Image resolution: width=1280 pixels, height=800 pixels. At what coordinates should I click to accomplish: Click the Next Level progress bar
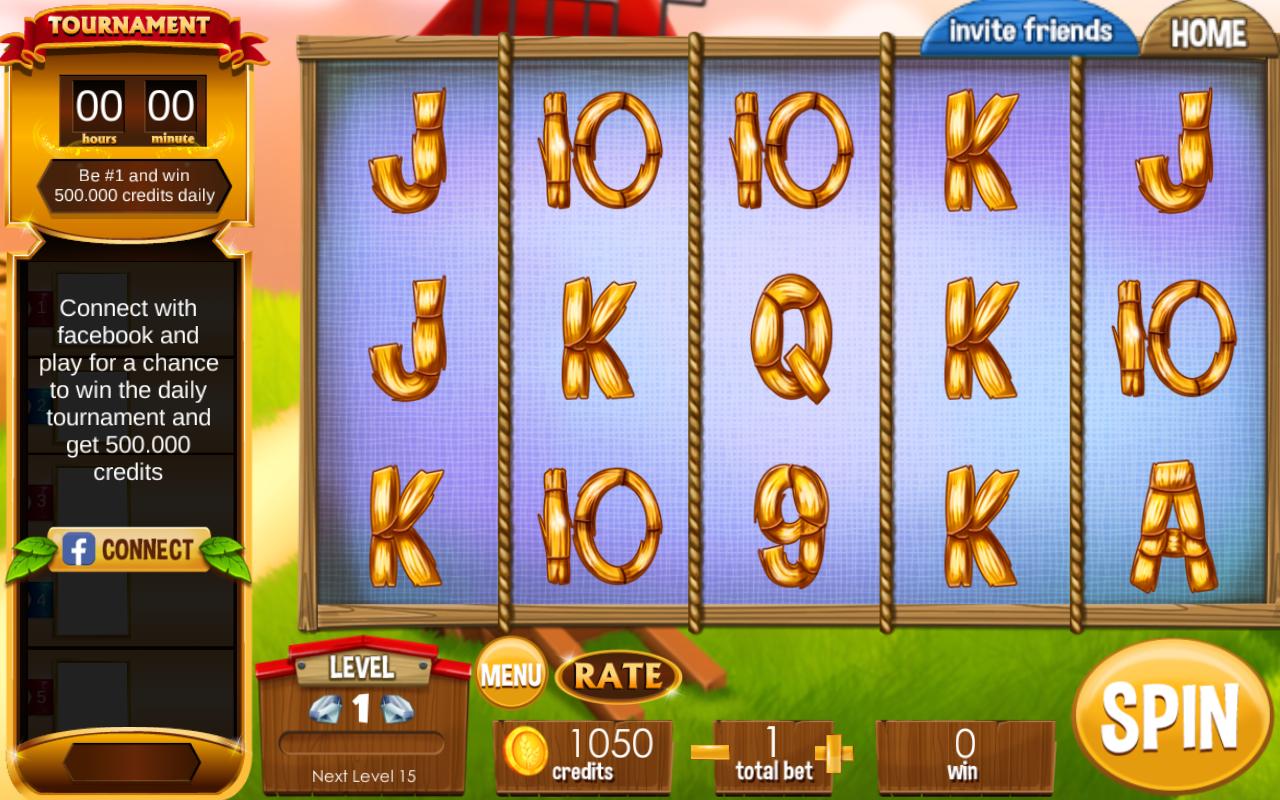tap(364, 741)
